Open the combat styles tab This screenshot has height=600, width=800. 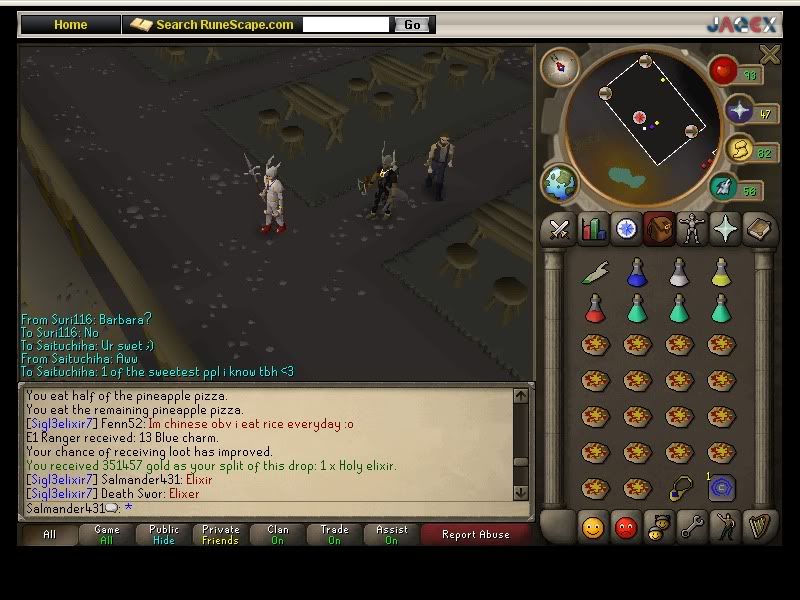(x=559, y=230)
